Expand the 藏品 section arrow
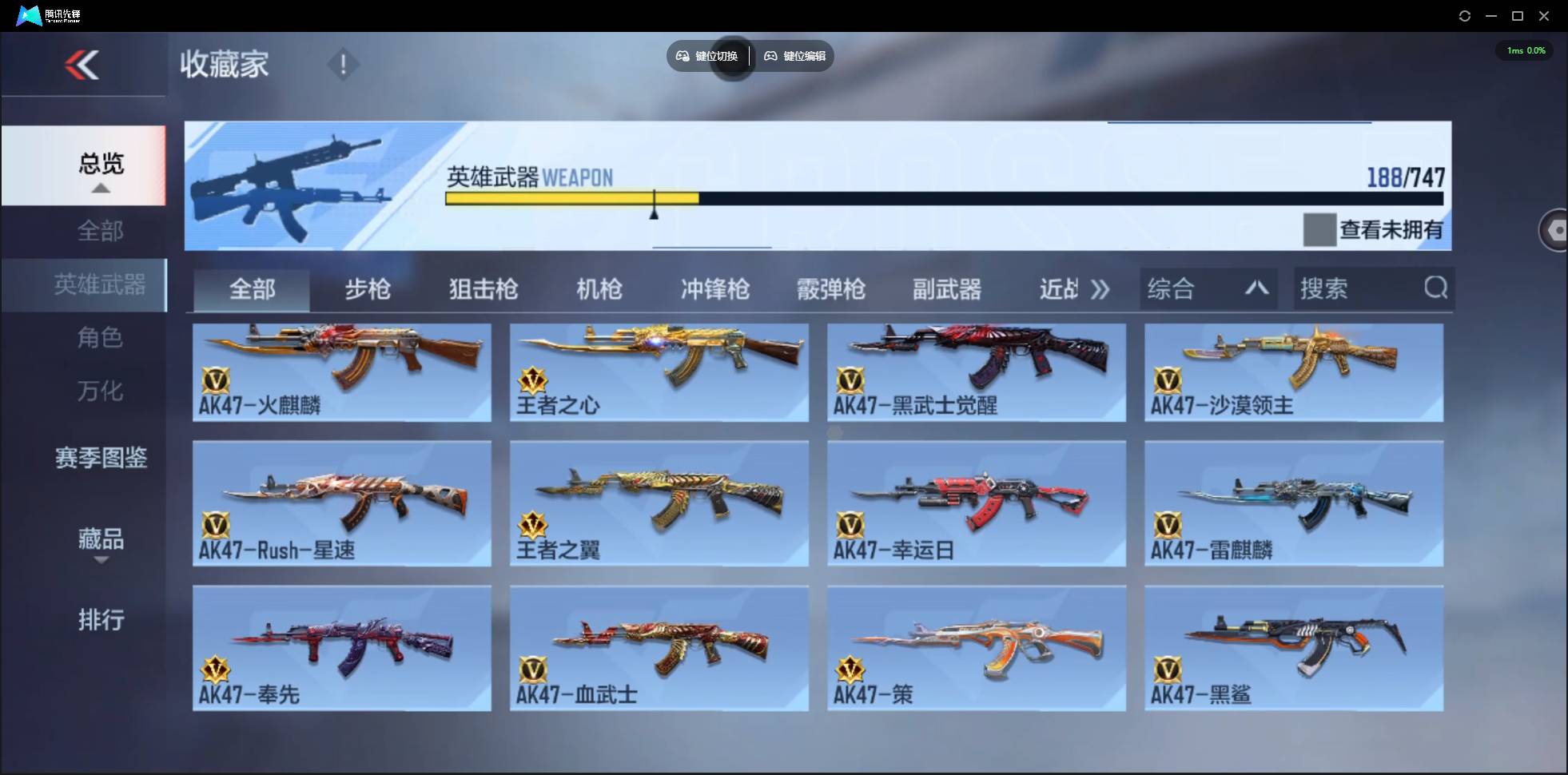This screenshot has width=1568, height=775. [100, 562]
